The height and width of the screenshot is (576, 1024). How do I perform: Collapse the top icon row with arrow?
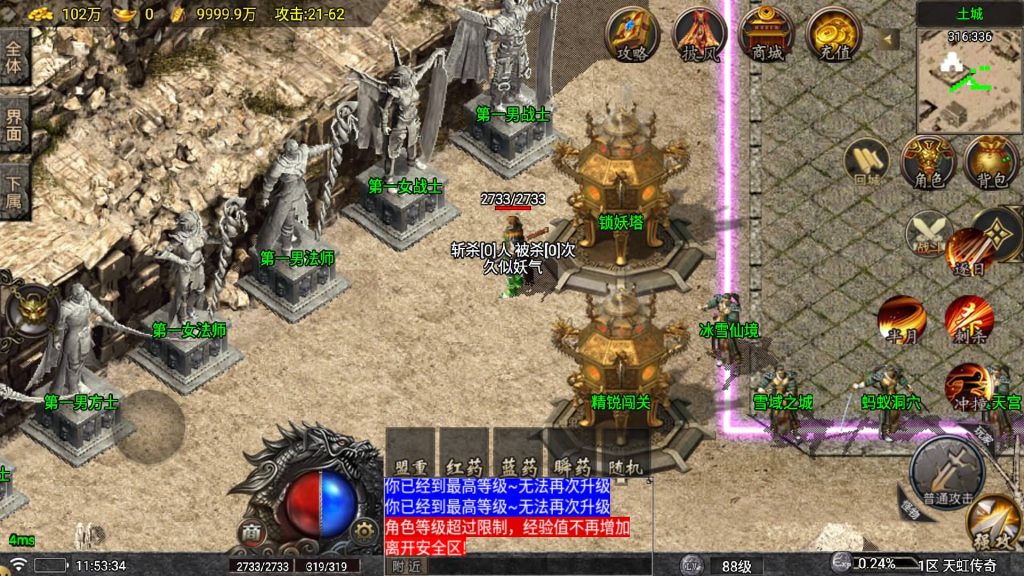click(887, 41)
